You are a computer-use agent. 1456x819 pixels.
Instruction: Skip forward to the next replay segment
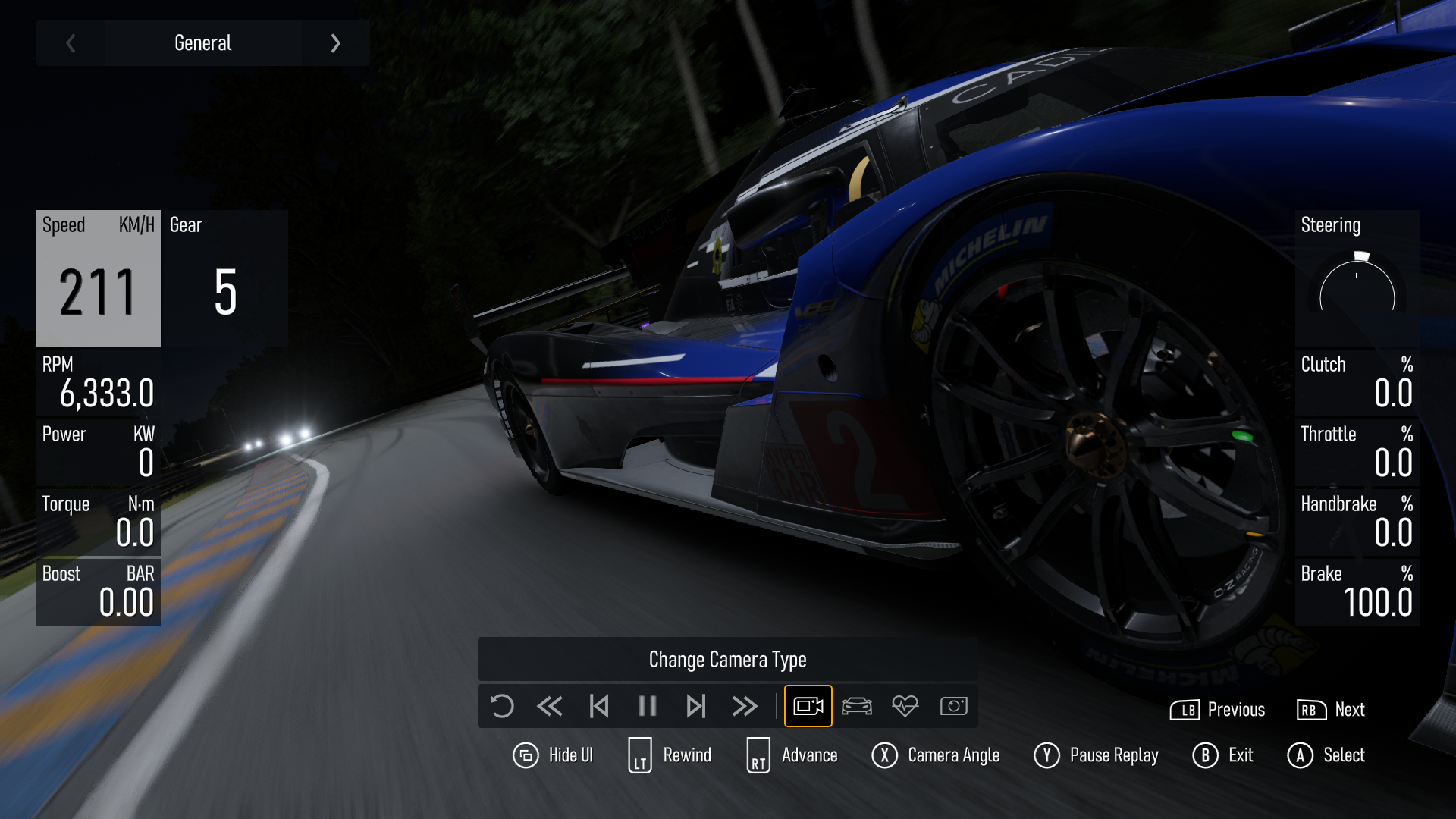click(x=695, y=706)
